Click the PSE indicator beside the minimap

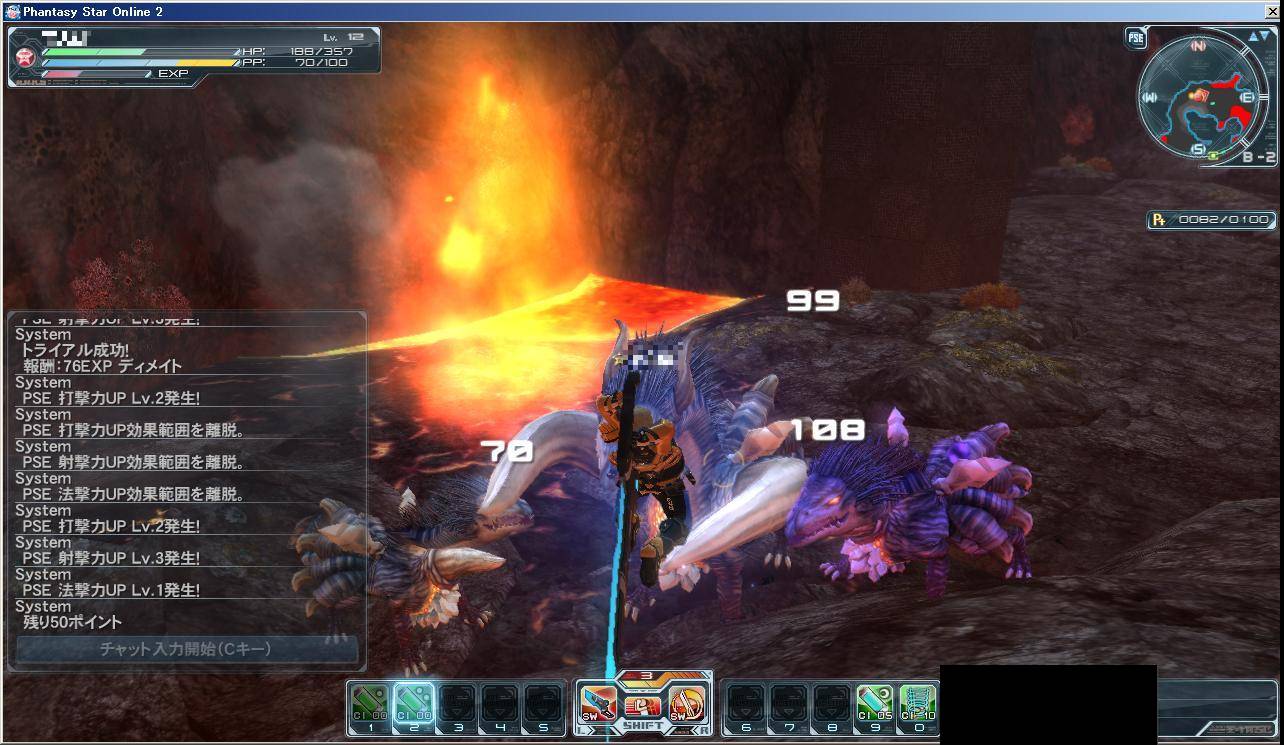click(x=1134, y=37)
